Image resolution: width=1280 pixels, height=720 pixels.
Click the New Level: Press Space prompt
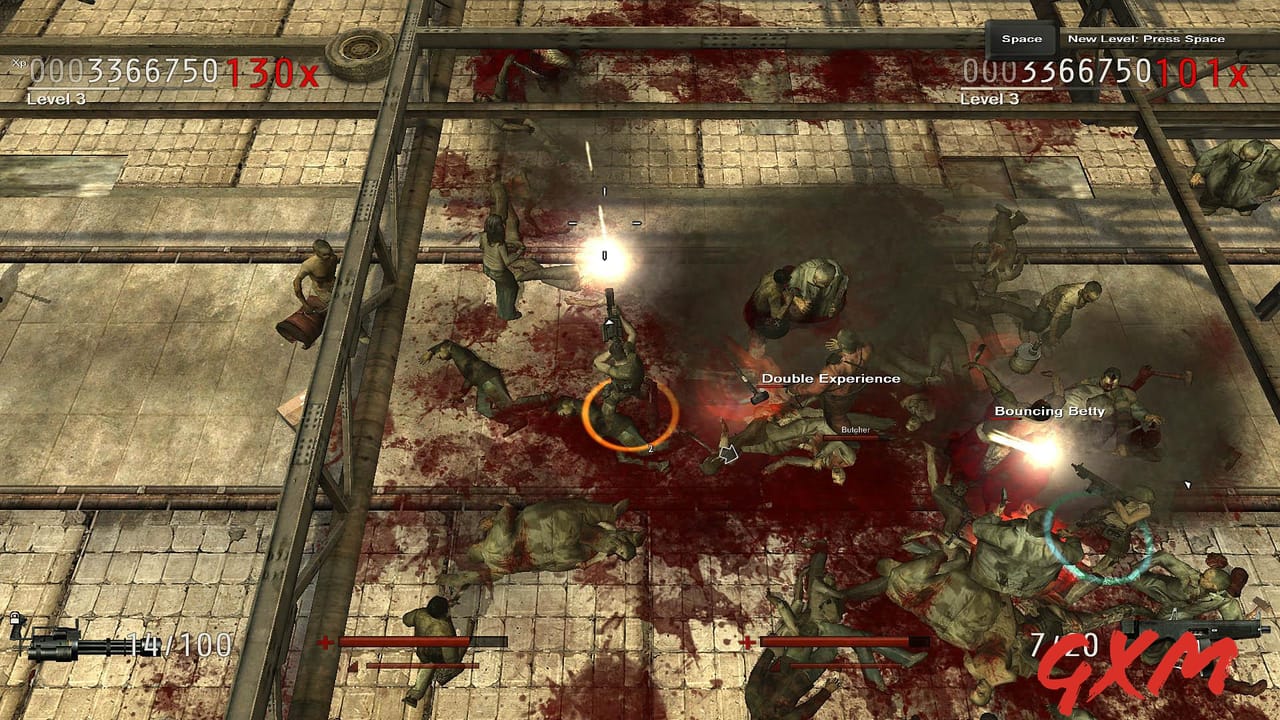(1146, 37)
